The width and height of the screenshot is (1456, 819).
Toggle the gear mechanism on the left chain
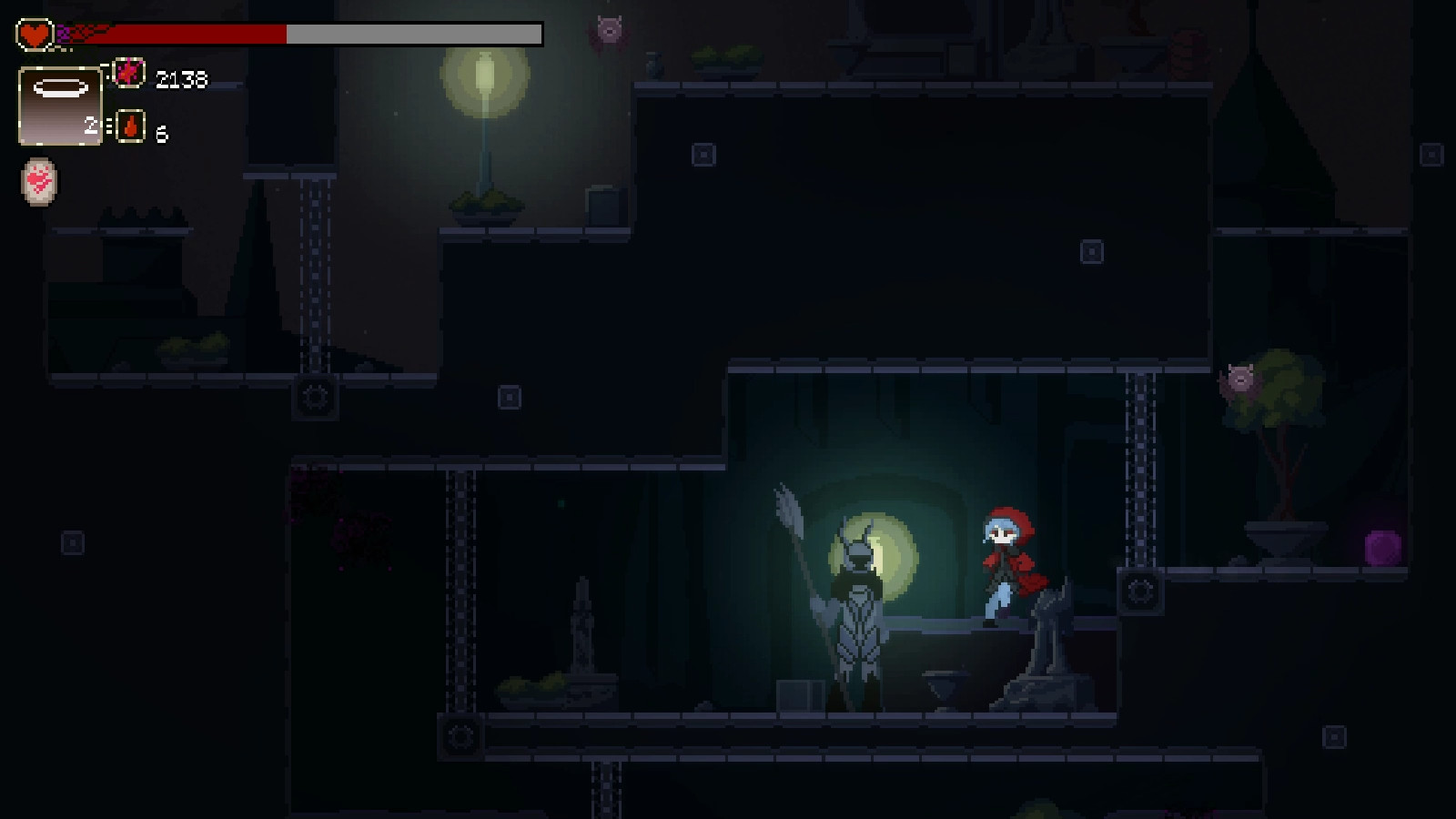(314, 396)
